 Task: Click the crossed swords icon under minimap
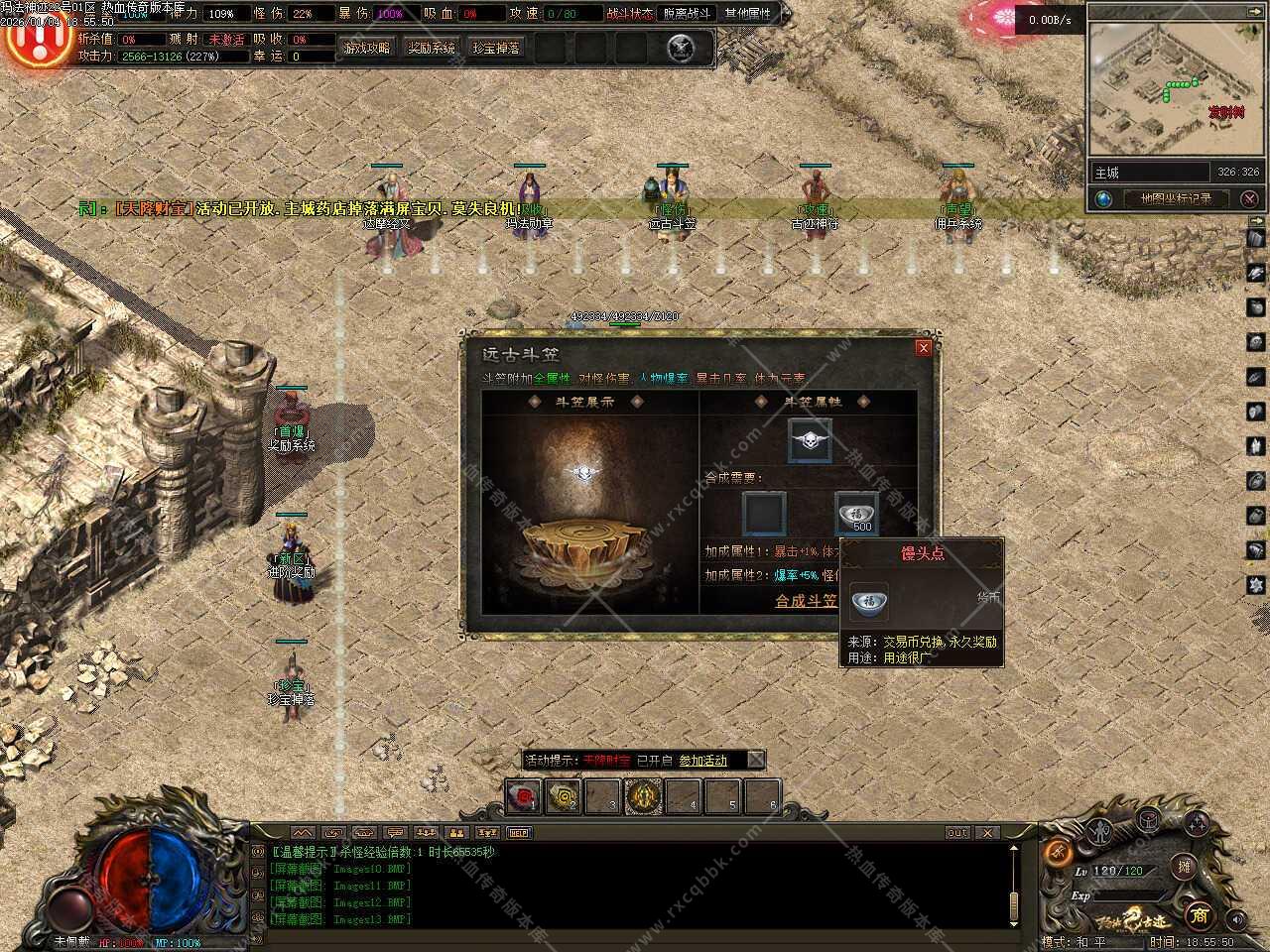[x=1248, y=198]
